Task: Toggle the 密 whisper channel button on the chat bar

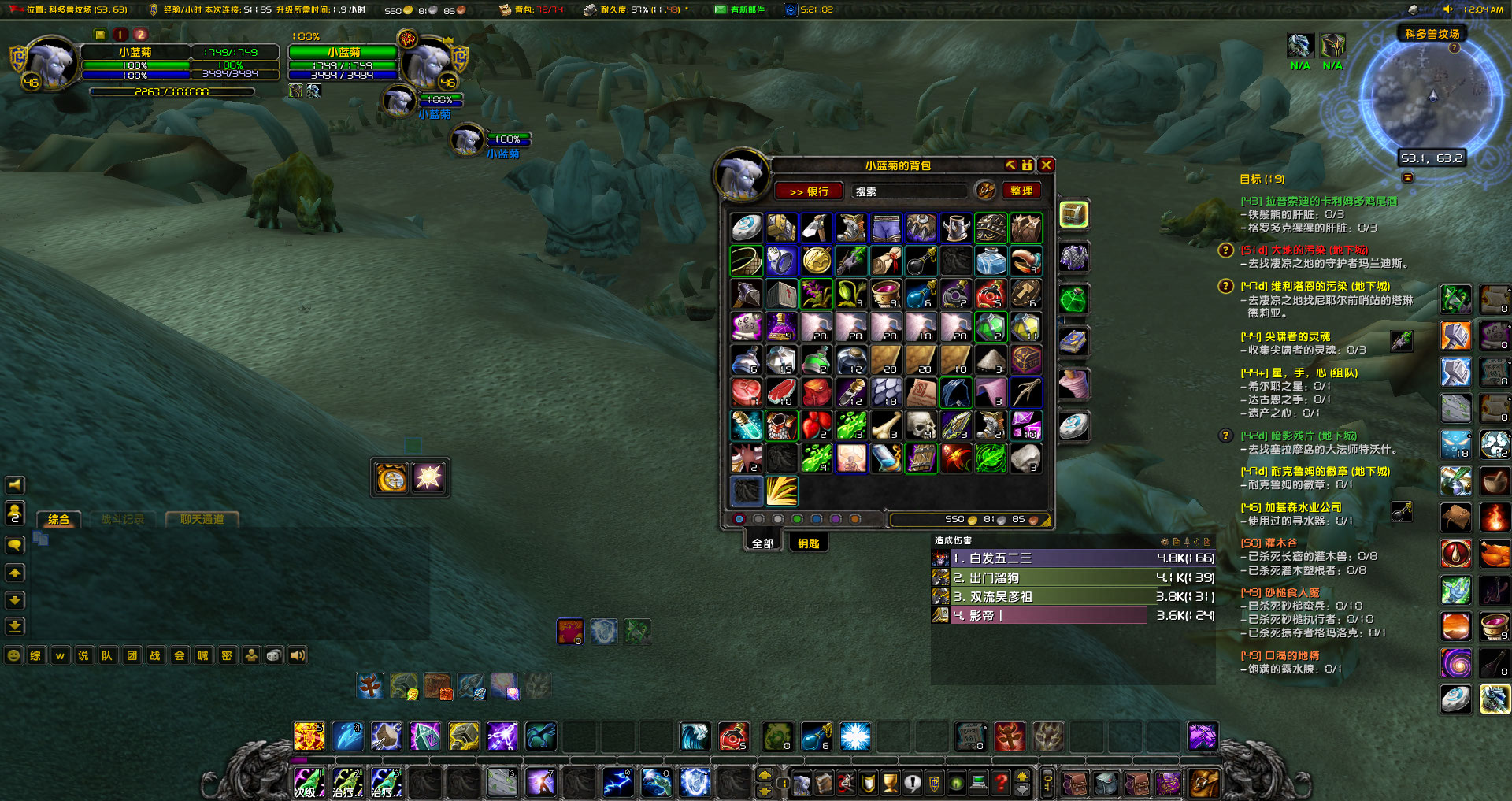Action: coord(227,655)
